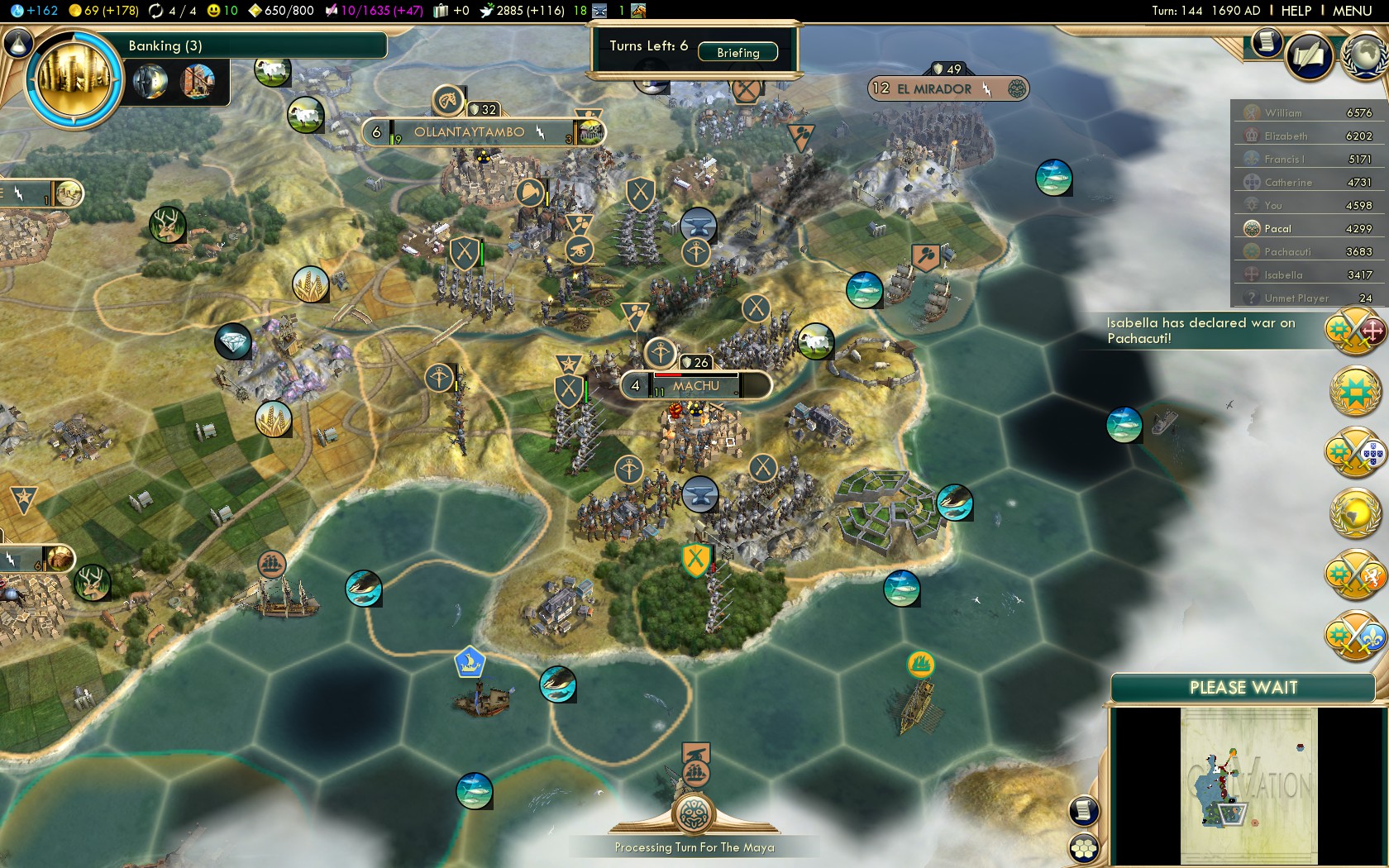The height and width of the screenshot is (868, 1389).
Task: Select the unit with the yellow shield flag
Action: click(x=696, y=560)
